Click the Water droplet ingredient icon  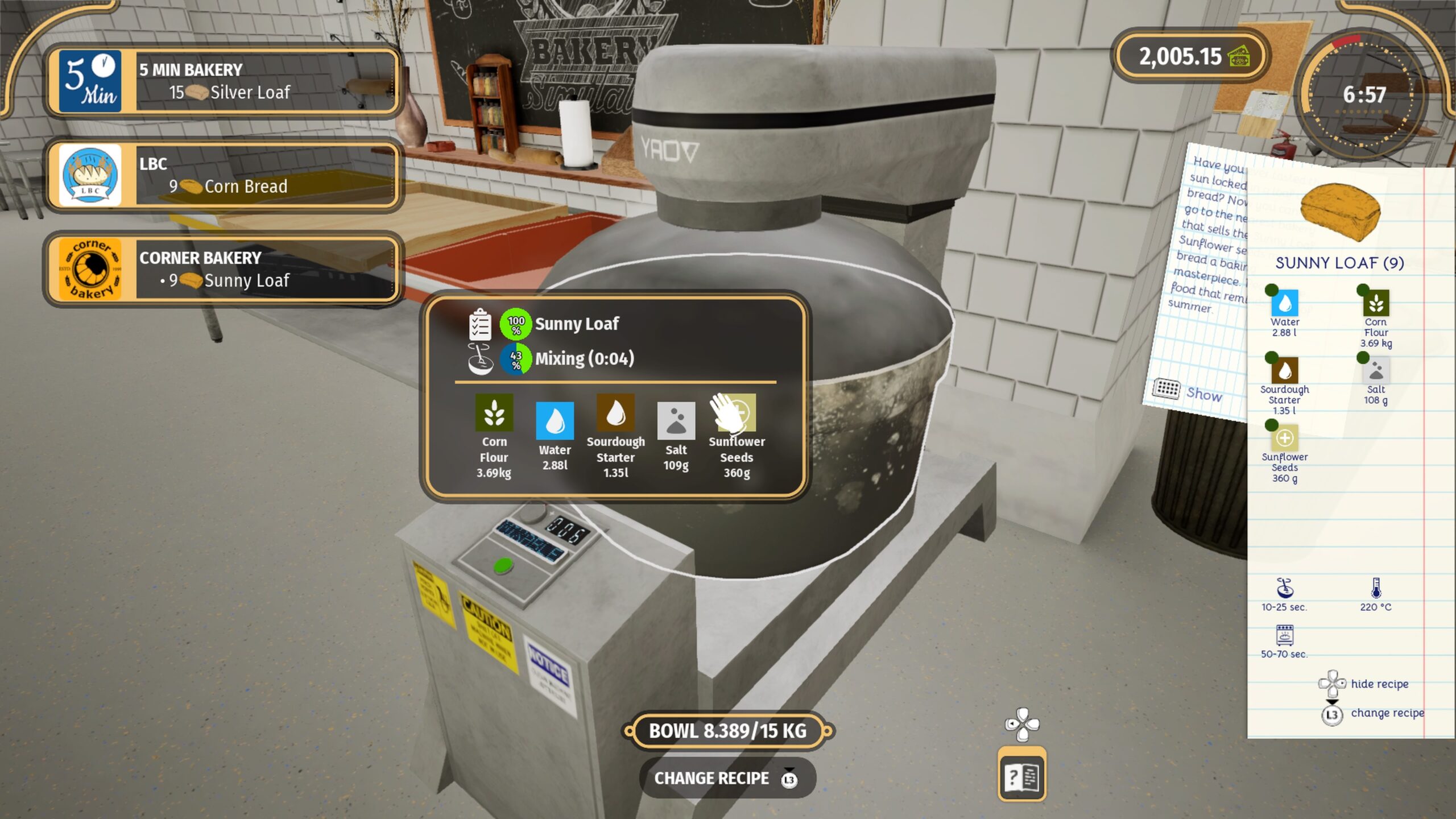555,422
